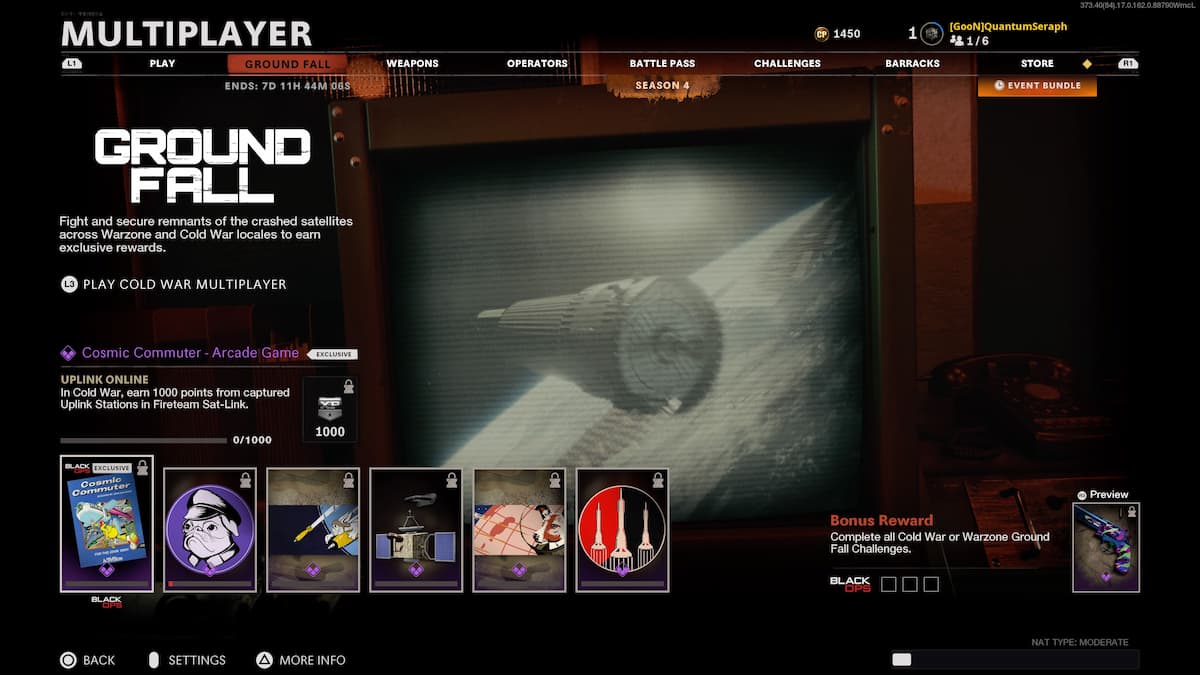Select the bulldog in officer cap reward
This screenshot has width=1200, height=675.
209,529
